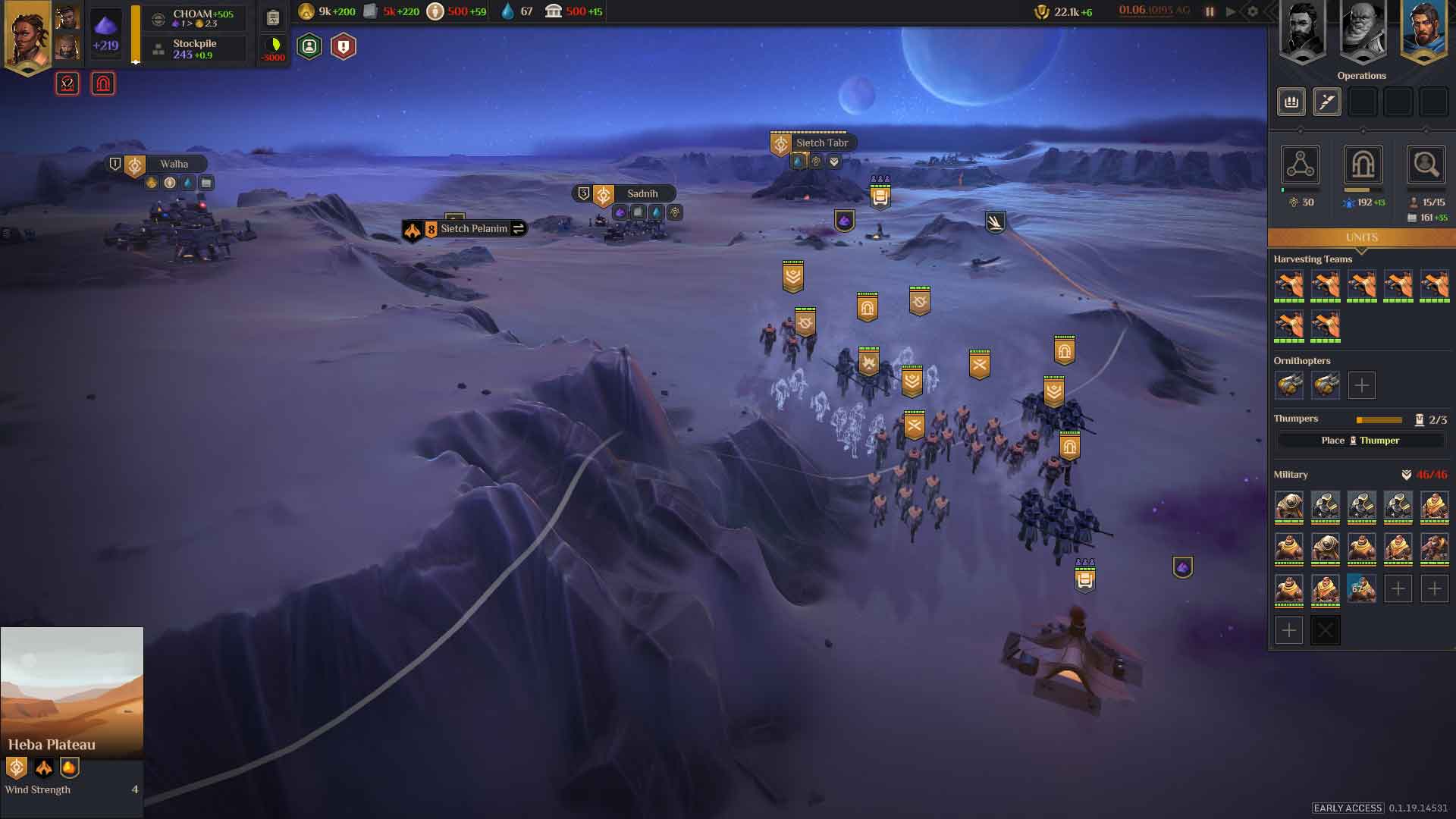Click the Heba Plateau region thumbnail
1456x819 pixels.
72,691
